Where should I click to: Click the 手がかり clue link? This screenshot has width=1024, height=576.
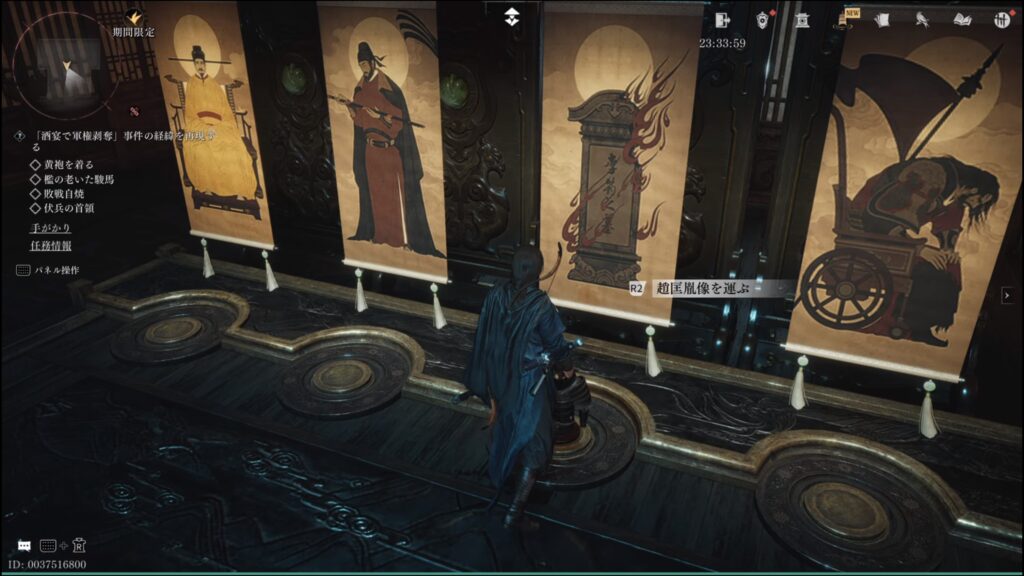50,228
